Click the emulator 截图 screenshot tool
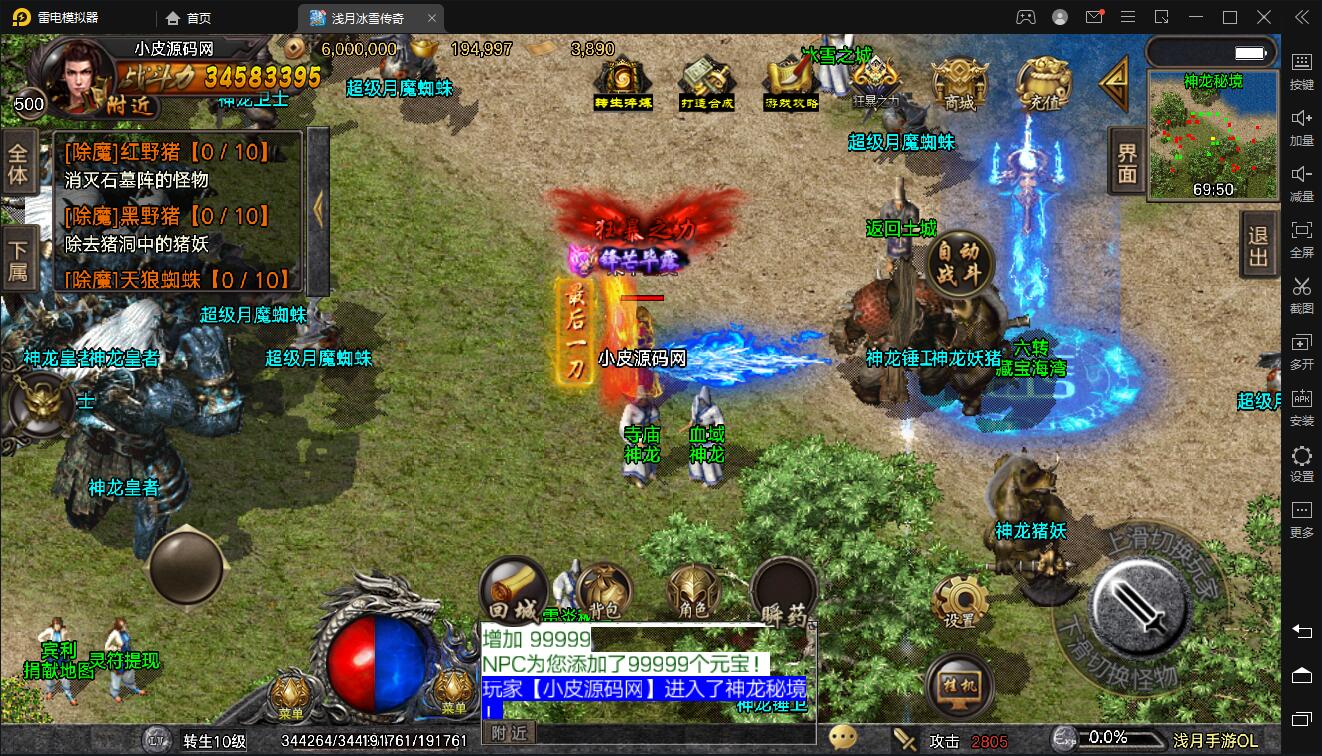The width and height of the screenshot is (1322, 756). (1301, 292)
